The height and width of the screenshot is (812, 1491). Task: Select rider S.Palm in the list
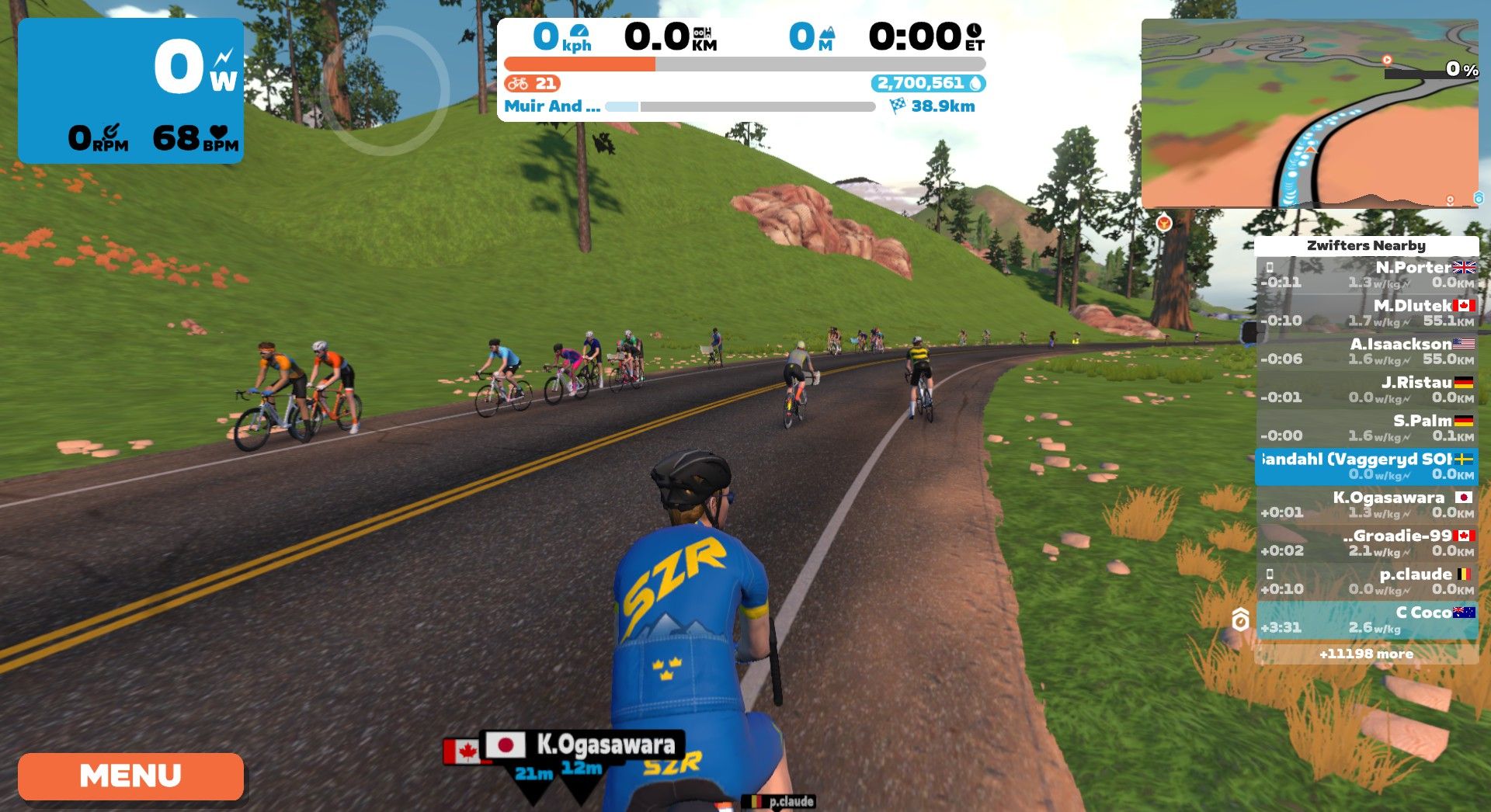click(x=1367, y=428)
